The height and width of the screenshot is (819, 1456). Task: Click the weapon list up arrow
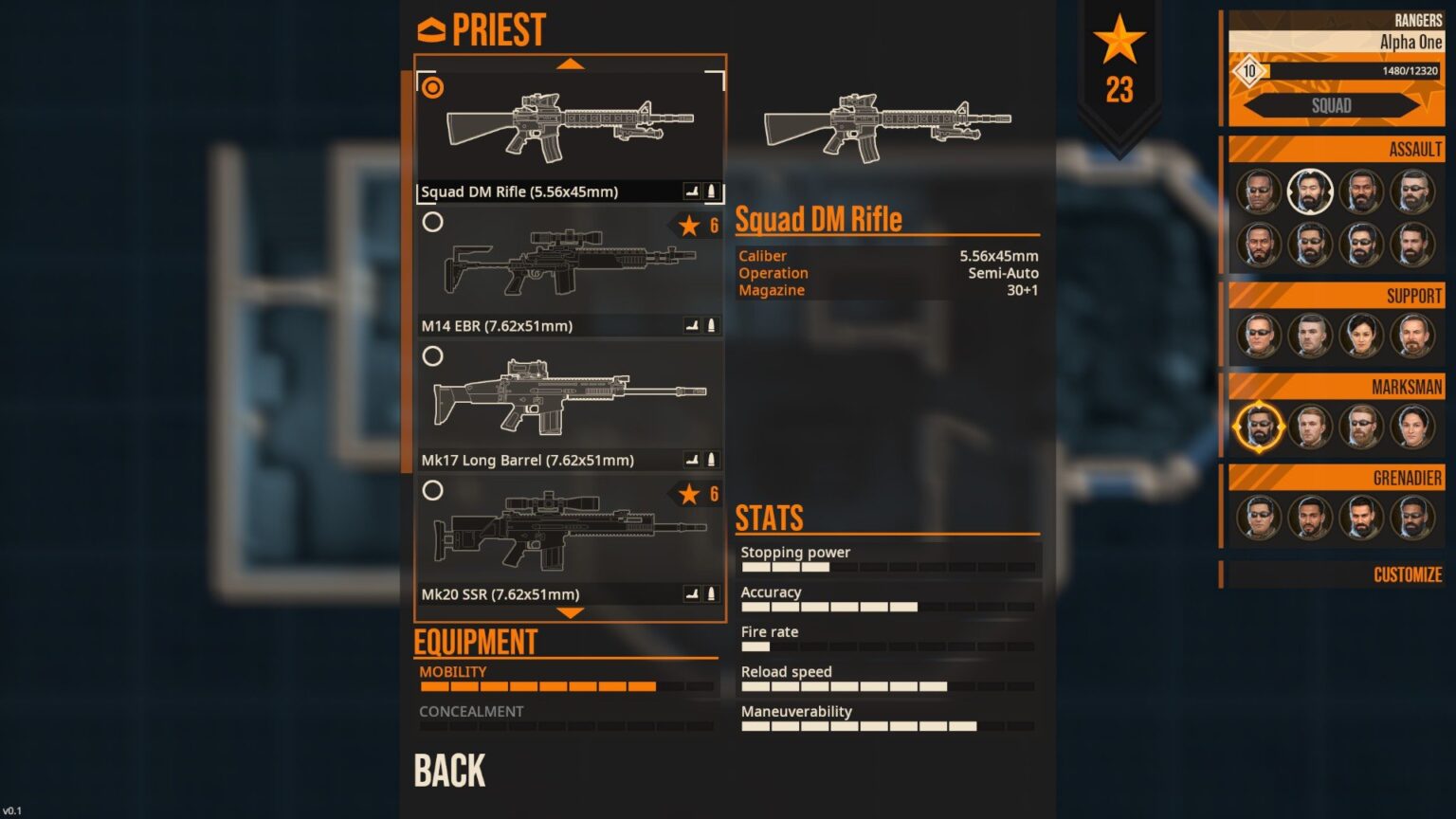[x=570, y=64]
